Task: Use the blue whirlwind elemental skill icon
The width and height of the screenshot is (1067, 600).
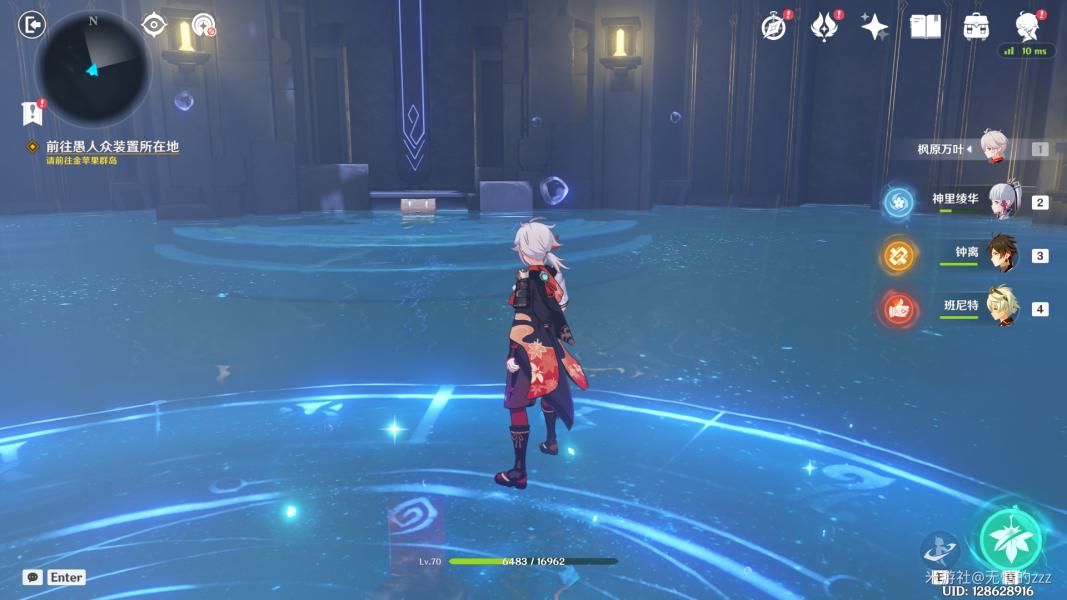Action: click(940, 550)
